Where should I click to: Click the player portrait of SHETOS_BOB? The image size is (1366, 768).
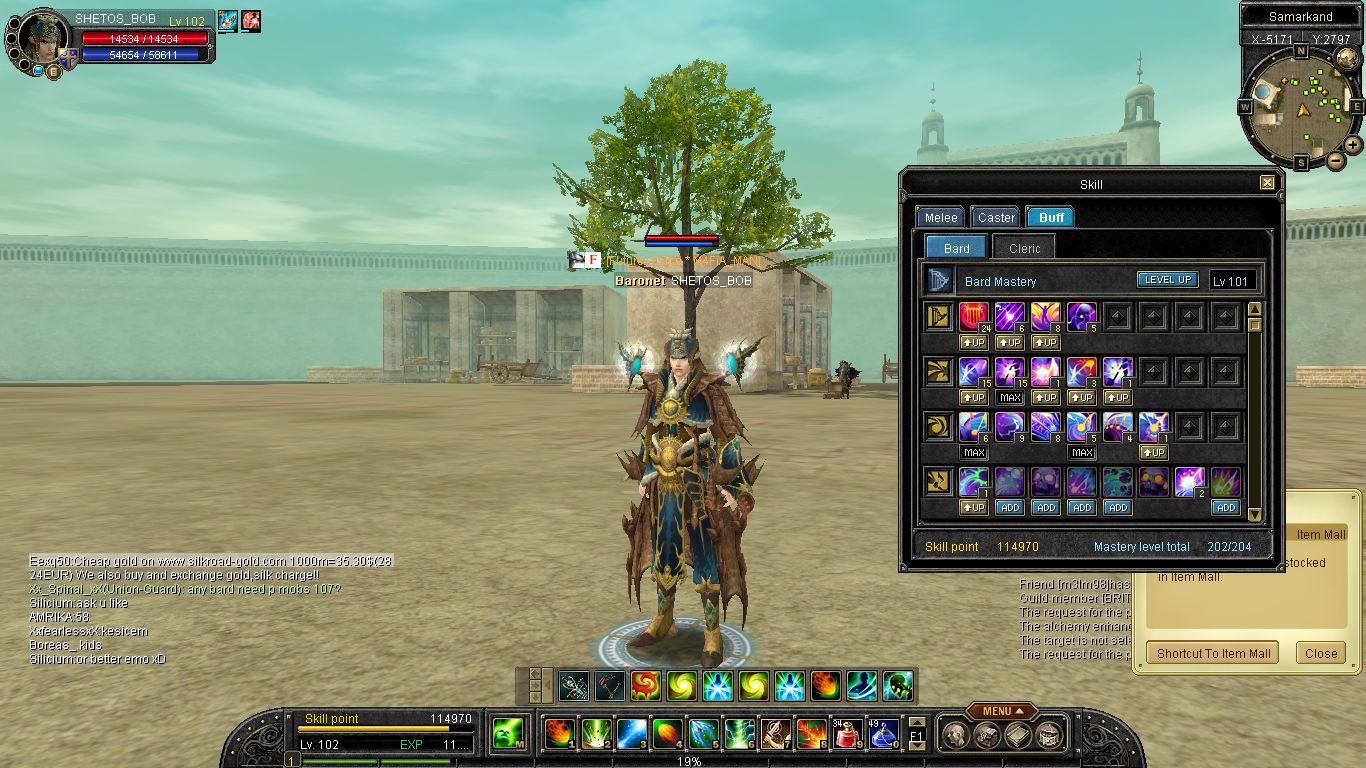tap(41, 40)
